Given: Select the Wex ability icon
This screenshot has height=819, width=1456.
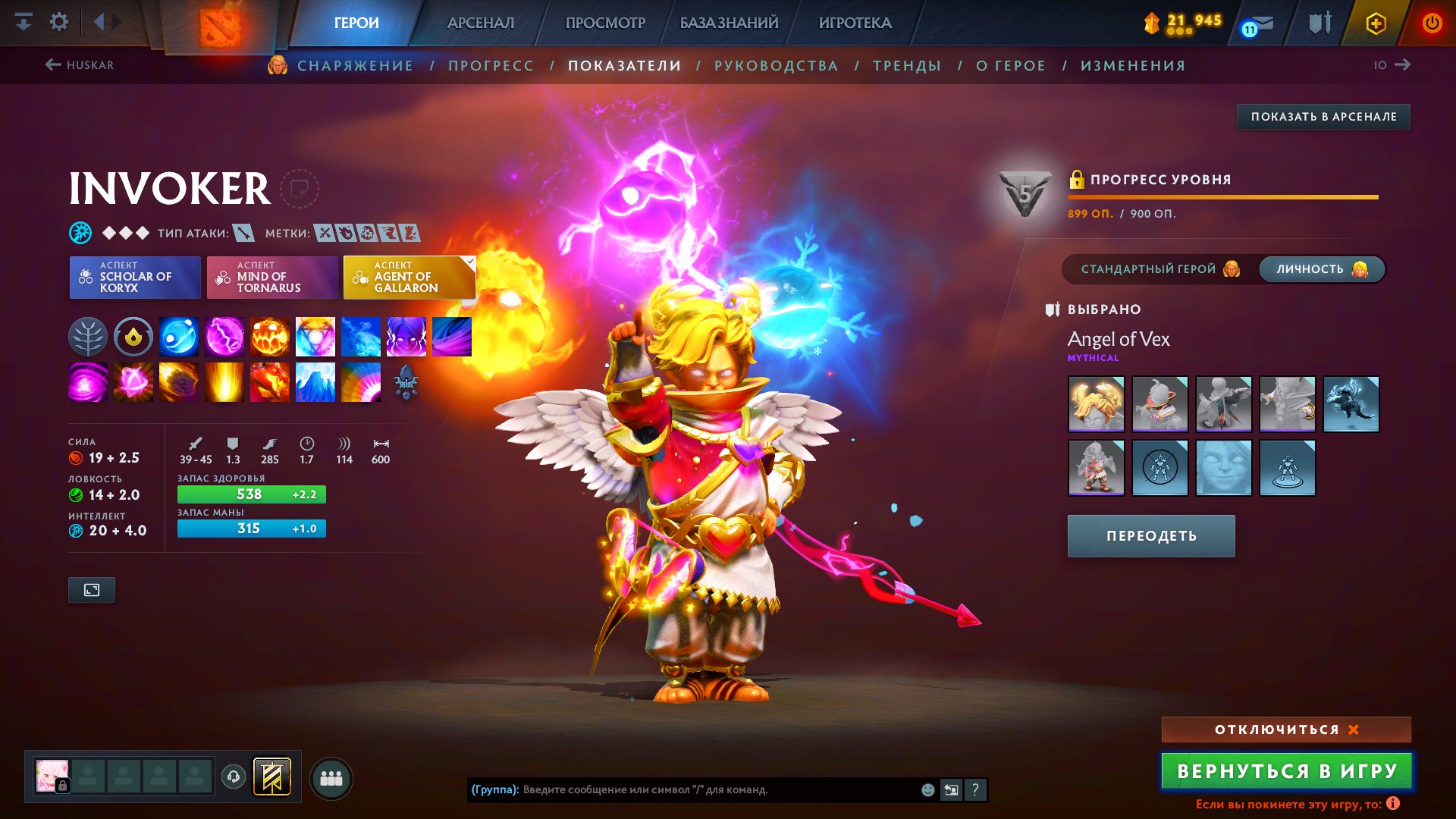Looking at the screenshot, I should pos(224,336).
